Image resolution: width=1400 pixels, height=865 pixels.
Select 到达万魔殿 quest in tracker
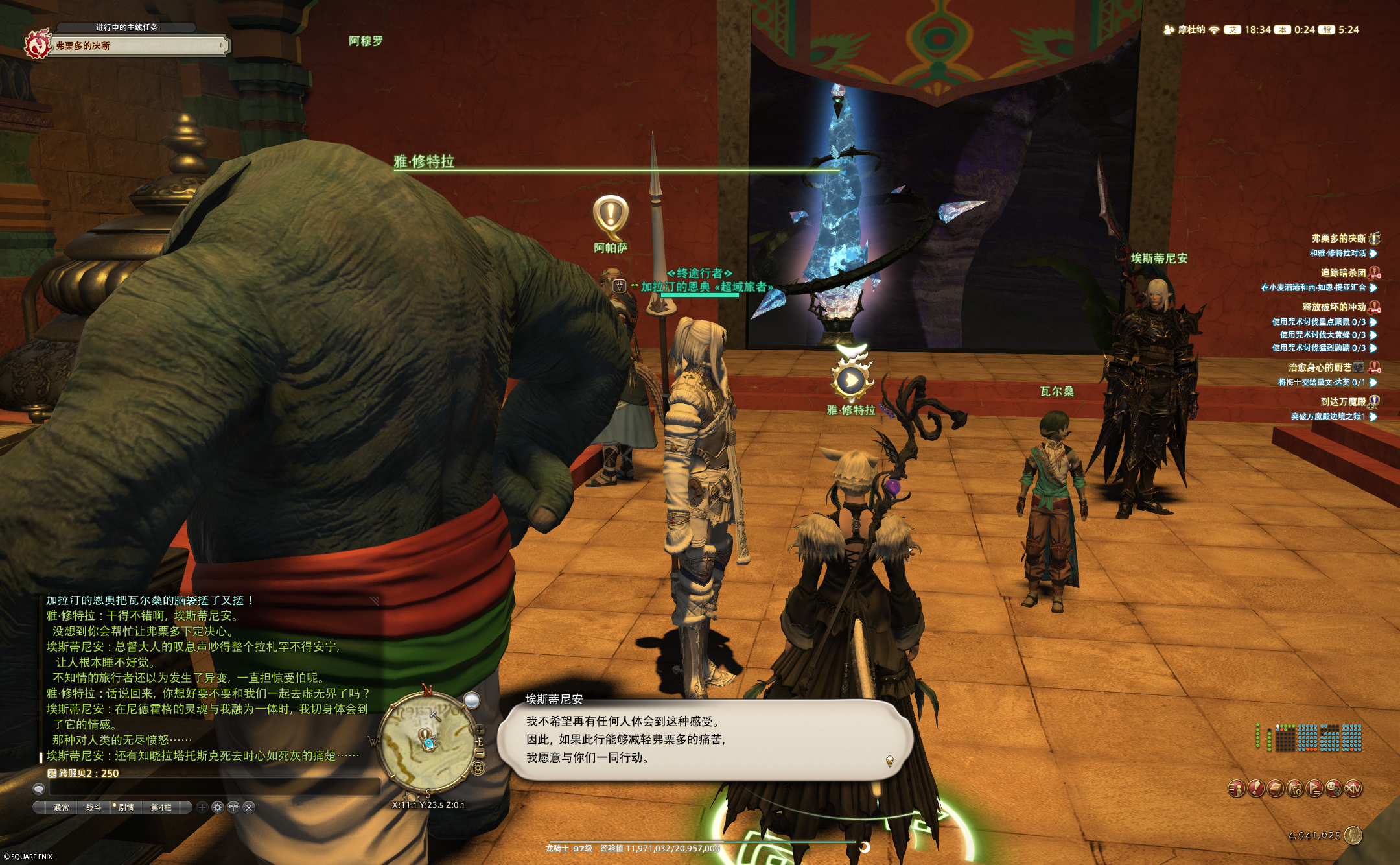point(1343,402)
